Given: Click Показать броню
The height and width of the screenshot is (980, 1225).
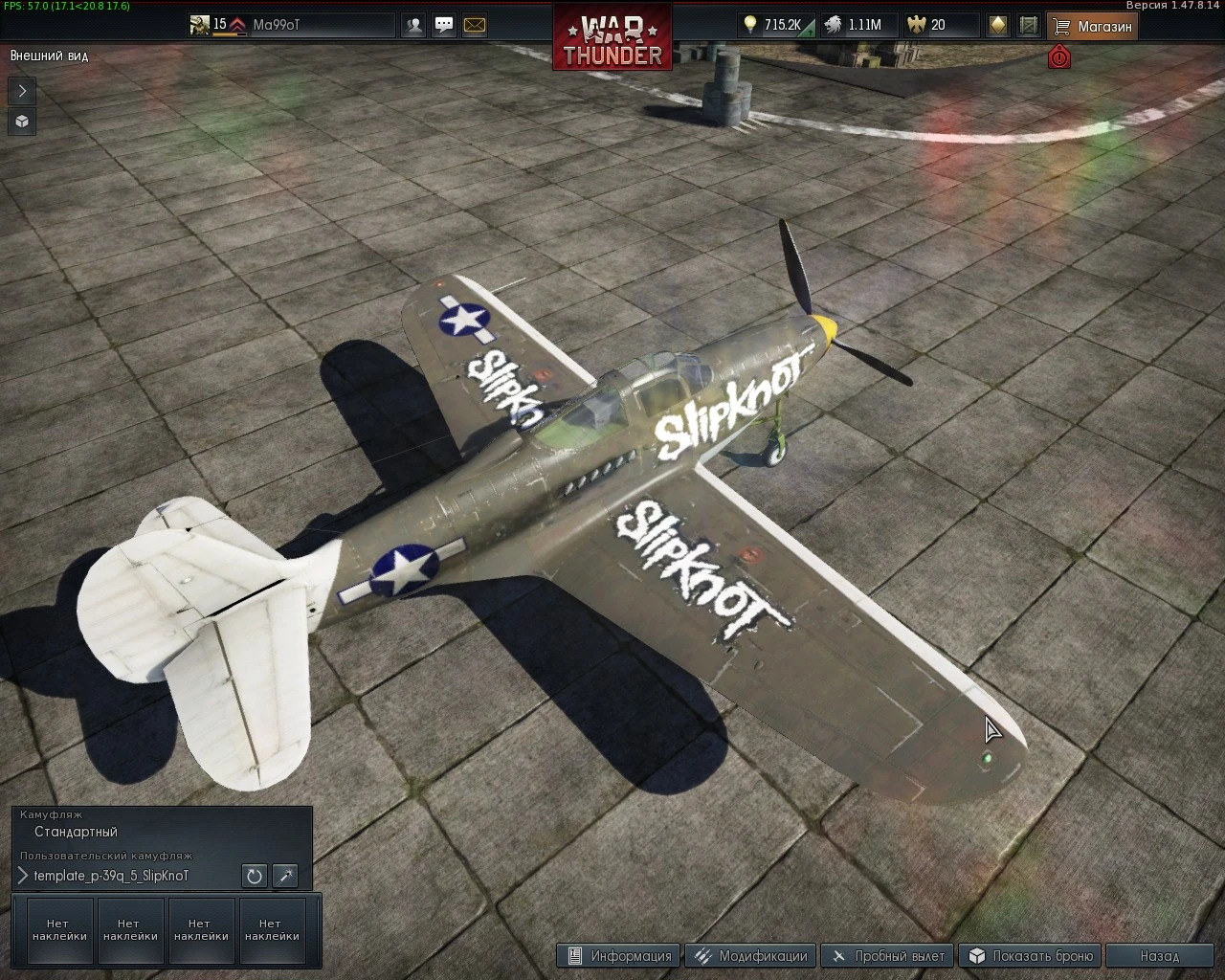Looking at the screenshot, I should point(1030,955).
